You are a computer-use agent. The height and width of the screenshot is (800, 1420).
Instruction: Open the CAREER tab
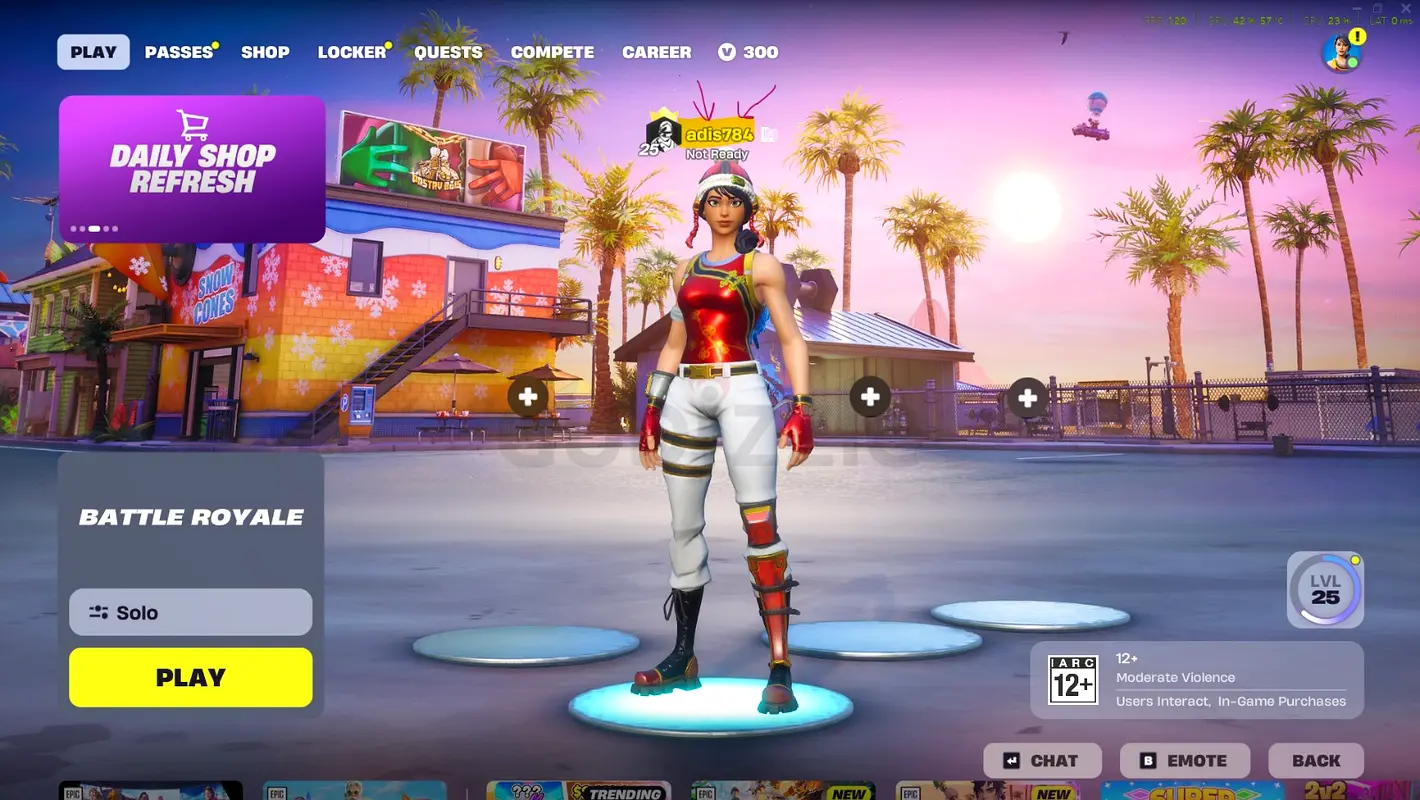tap(656, 52)
